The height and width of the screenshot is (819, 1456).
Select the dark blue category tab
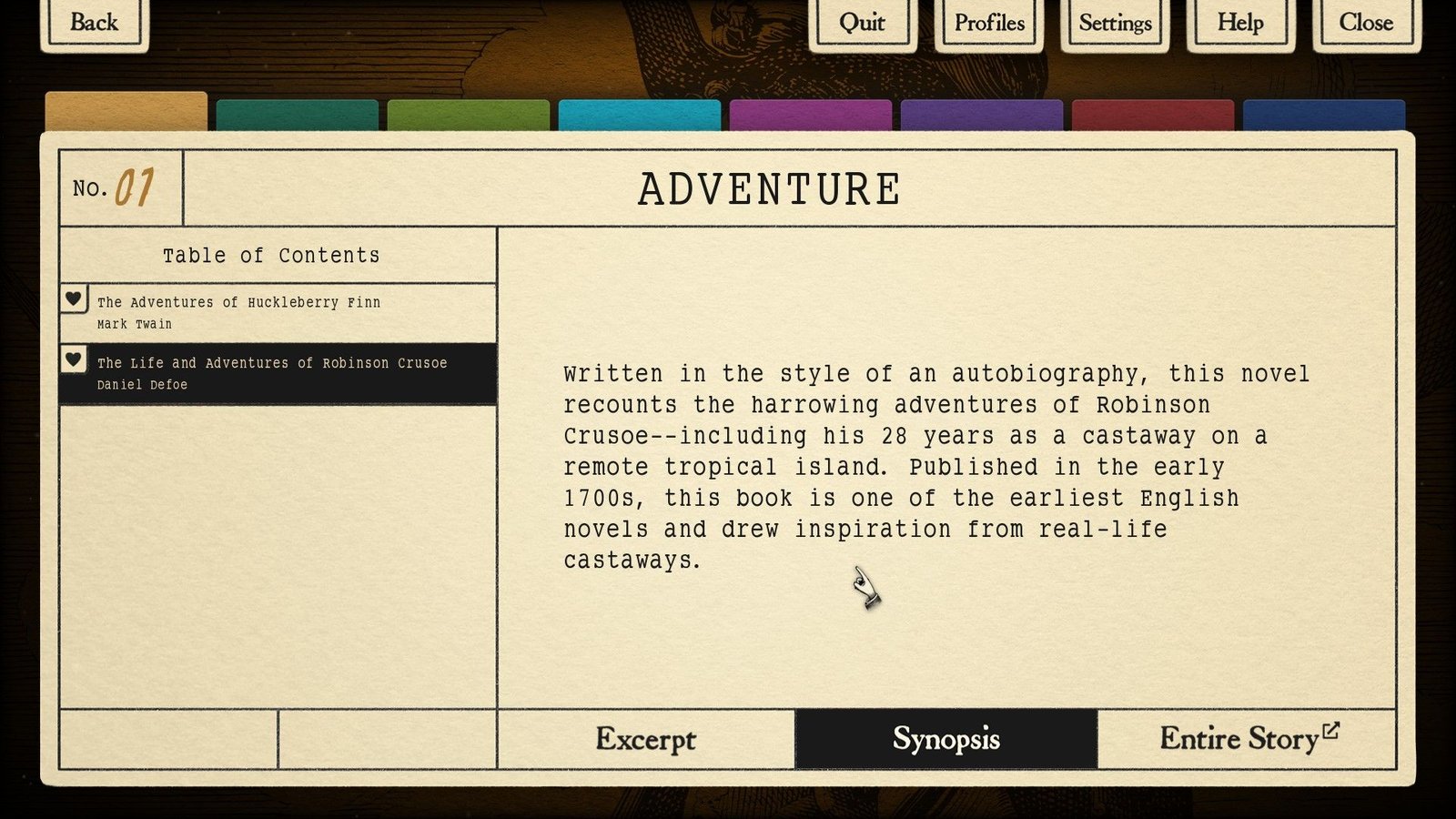(x=1324, y=116)
